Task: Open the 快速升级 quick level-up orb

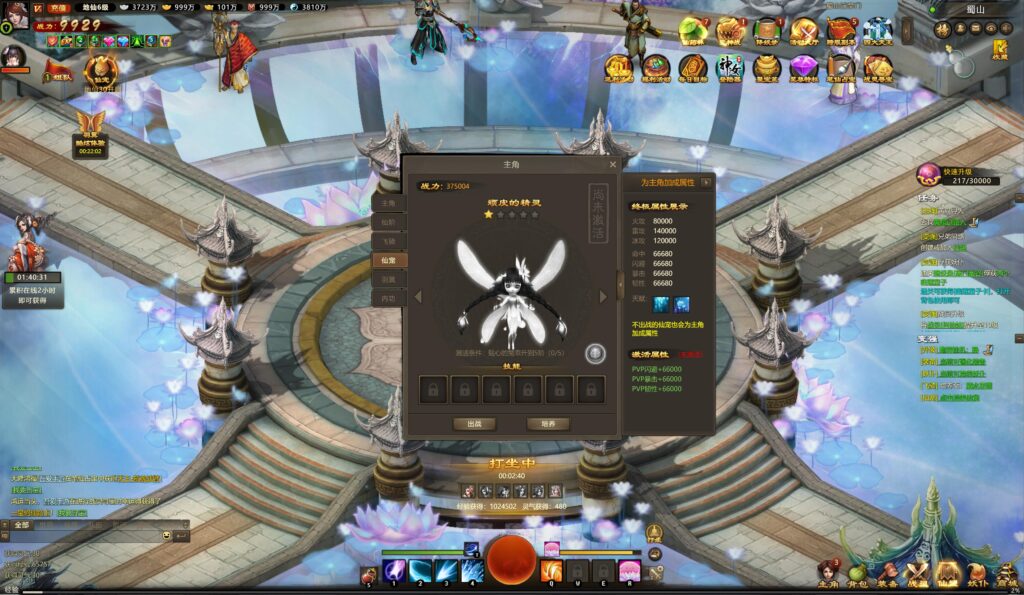Action: (930, 175)
